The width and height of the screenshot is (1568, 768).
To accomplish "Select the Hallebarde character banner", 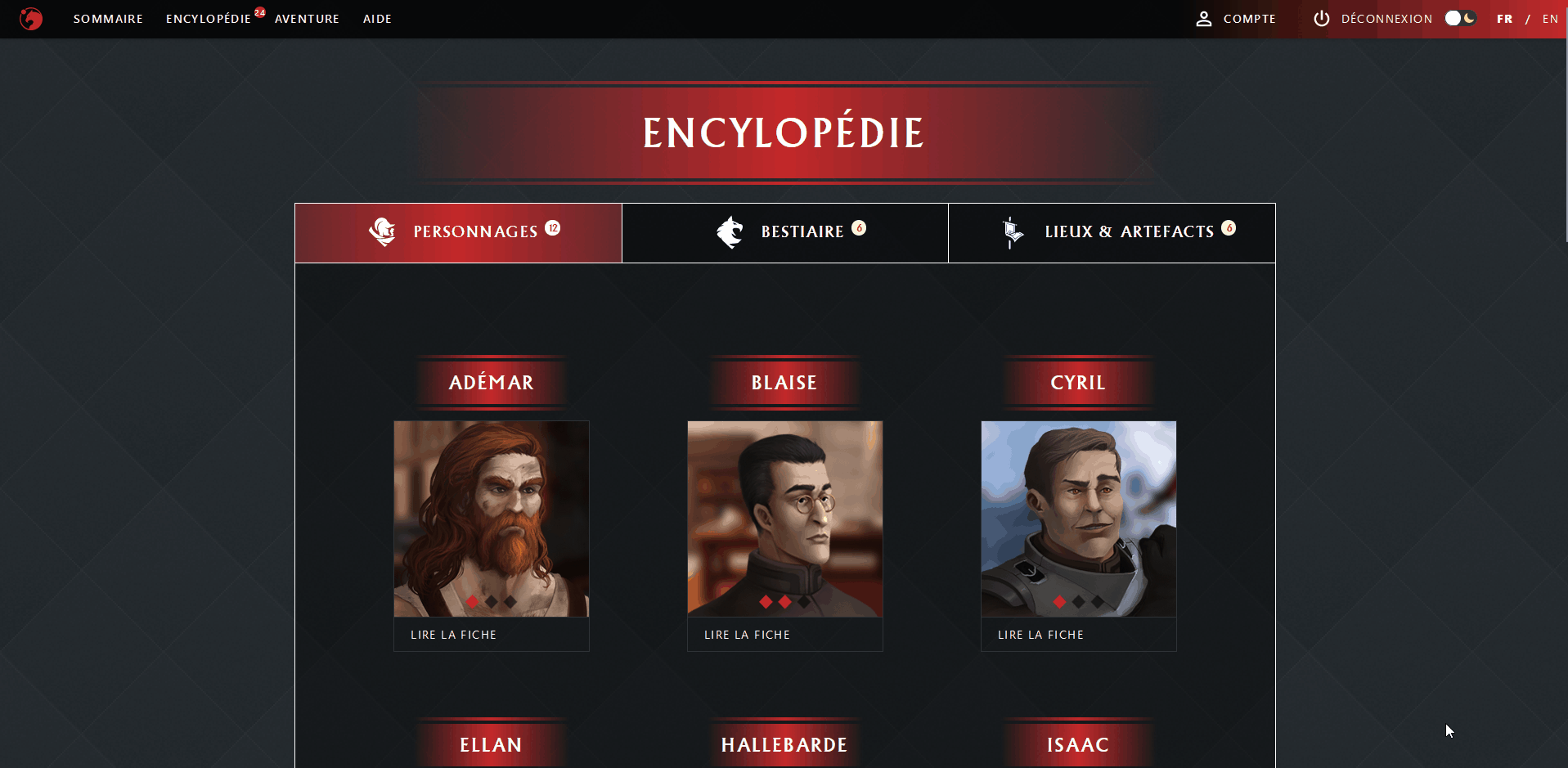I will click(784, 744).
